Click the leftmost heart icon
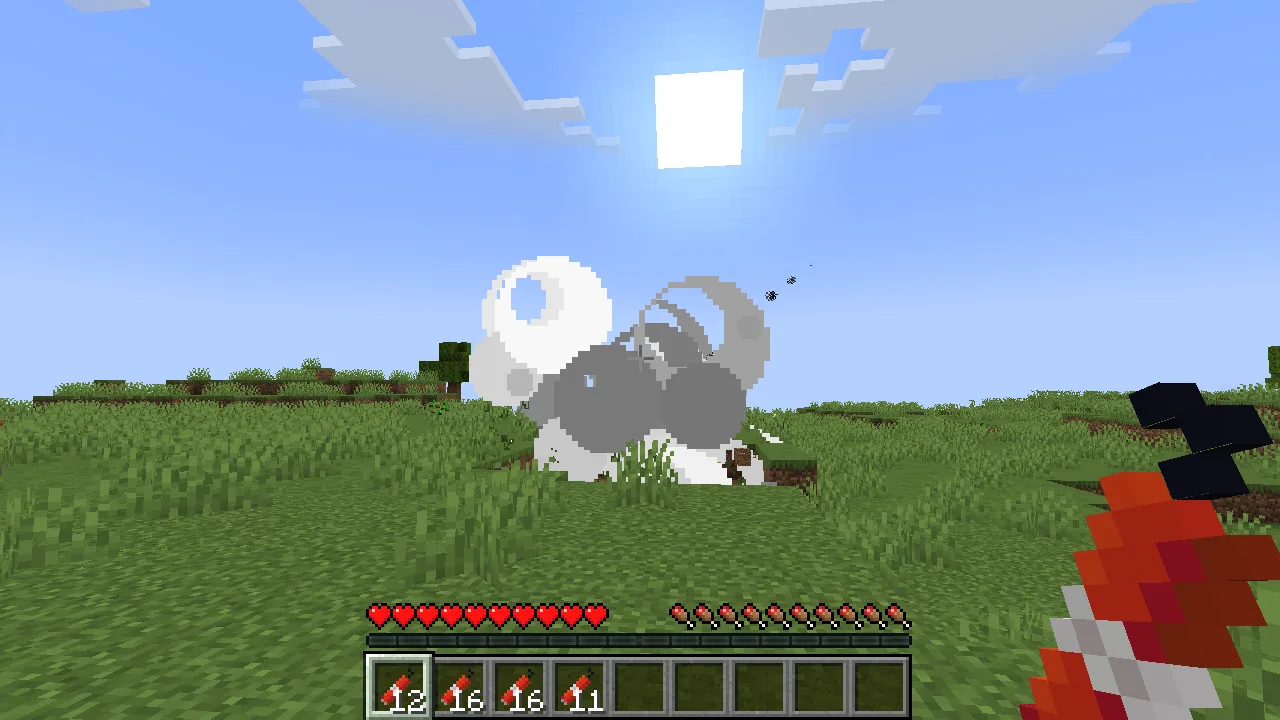 378,615
